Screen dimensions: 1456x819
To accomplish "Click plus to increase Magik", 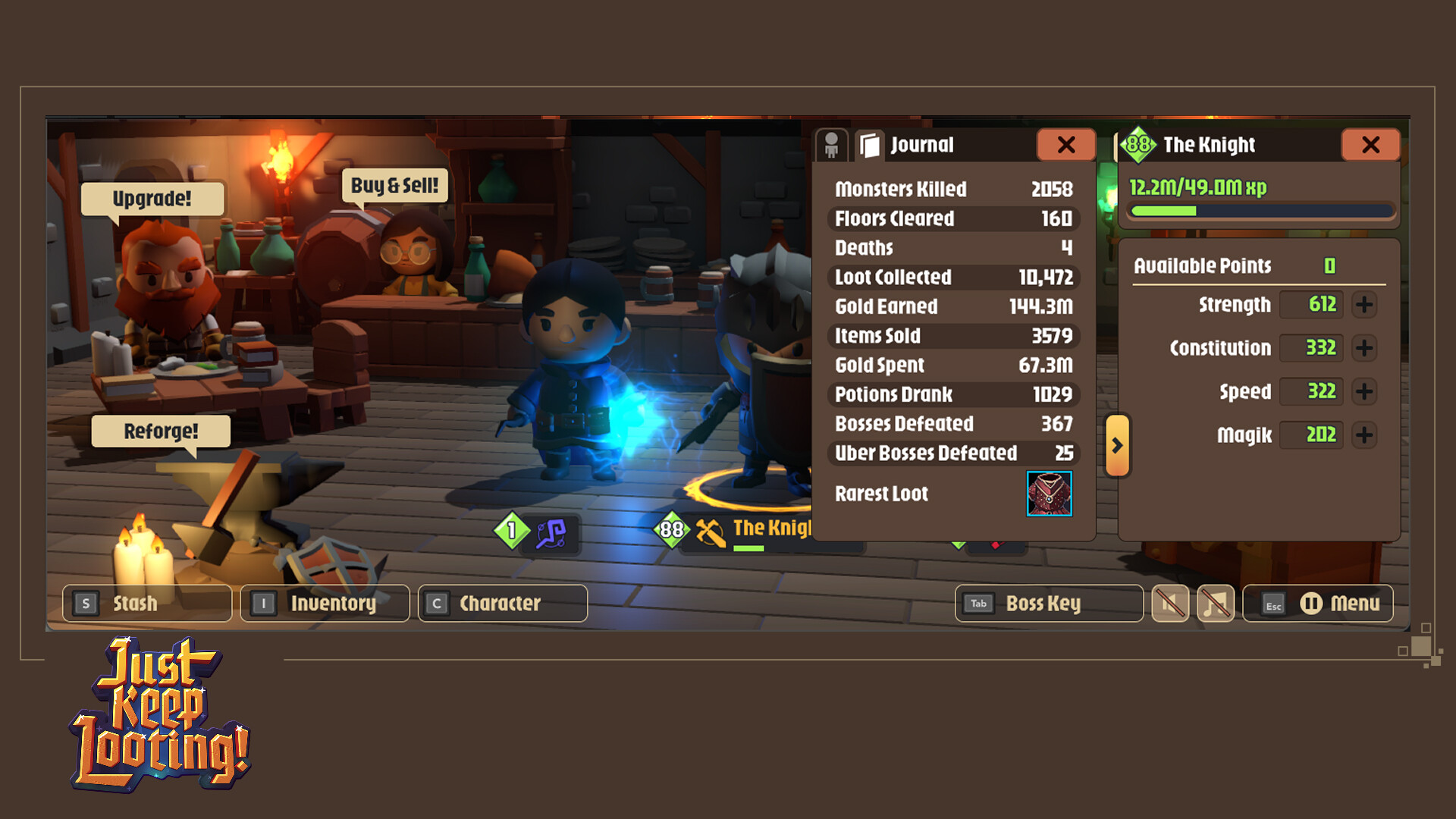I will pyautogui.click(x=1364, y=435).
